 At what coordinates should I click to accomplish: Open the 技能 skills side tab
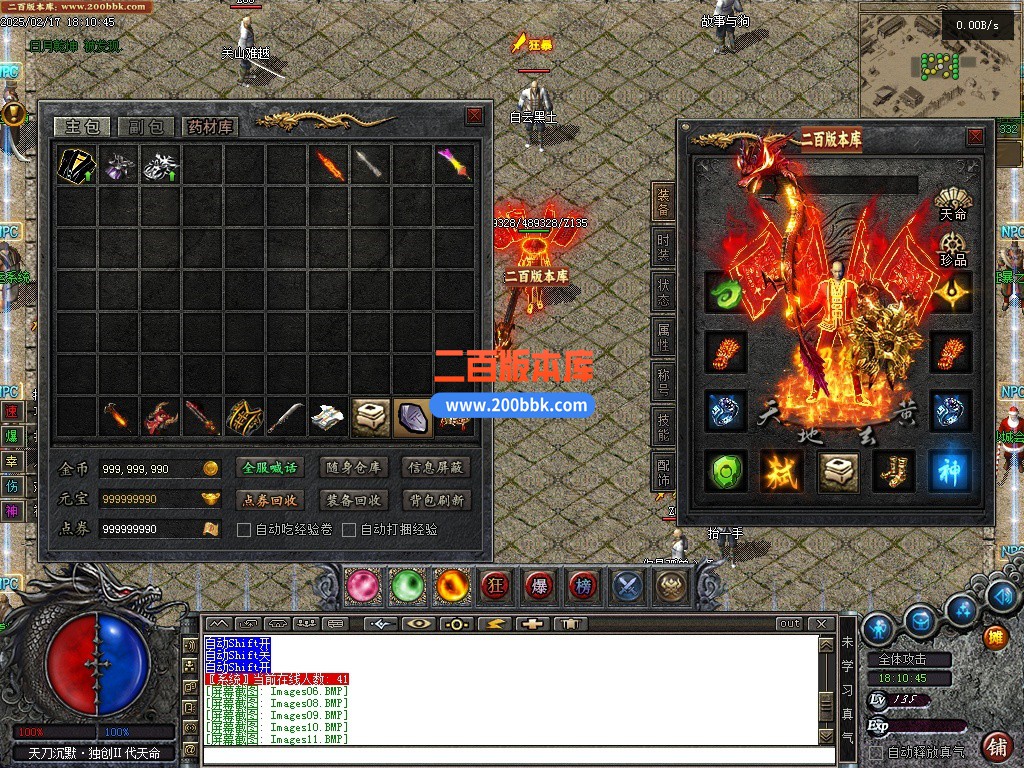[x=663, y=427]
